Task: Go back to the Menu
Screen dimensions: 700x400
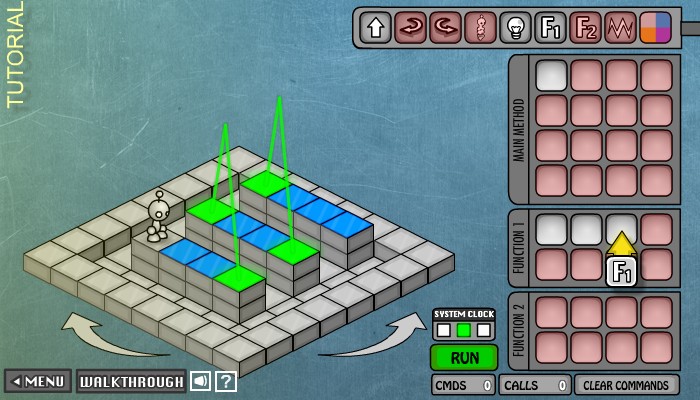Action: point(38,381)
